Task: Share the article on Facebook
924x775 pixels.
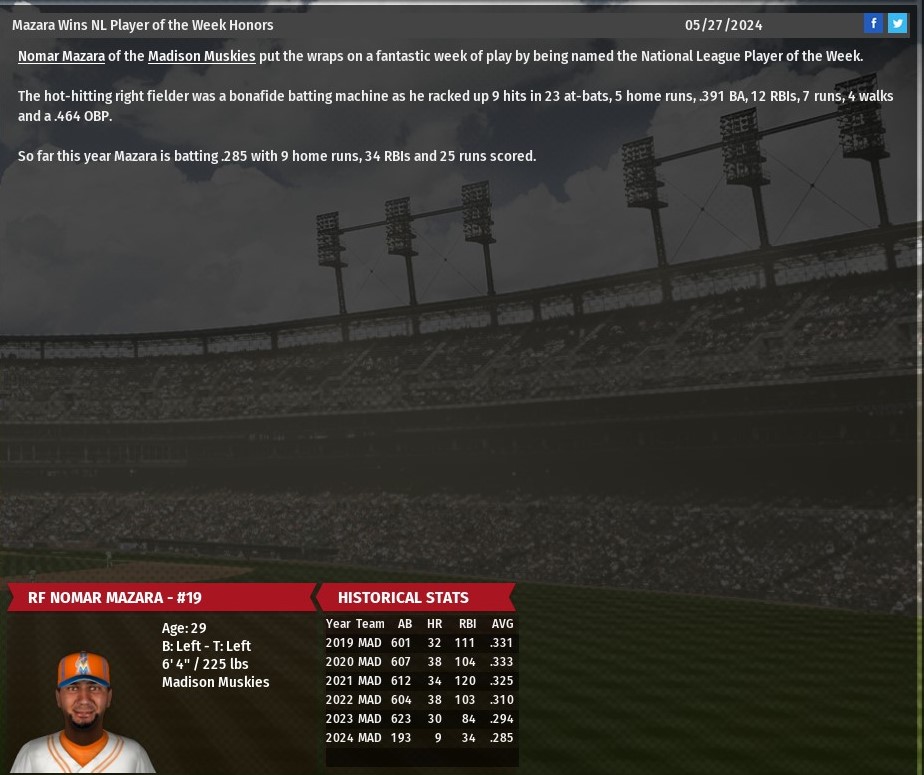Action: [873, 24]
